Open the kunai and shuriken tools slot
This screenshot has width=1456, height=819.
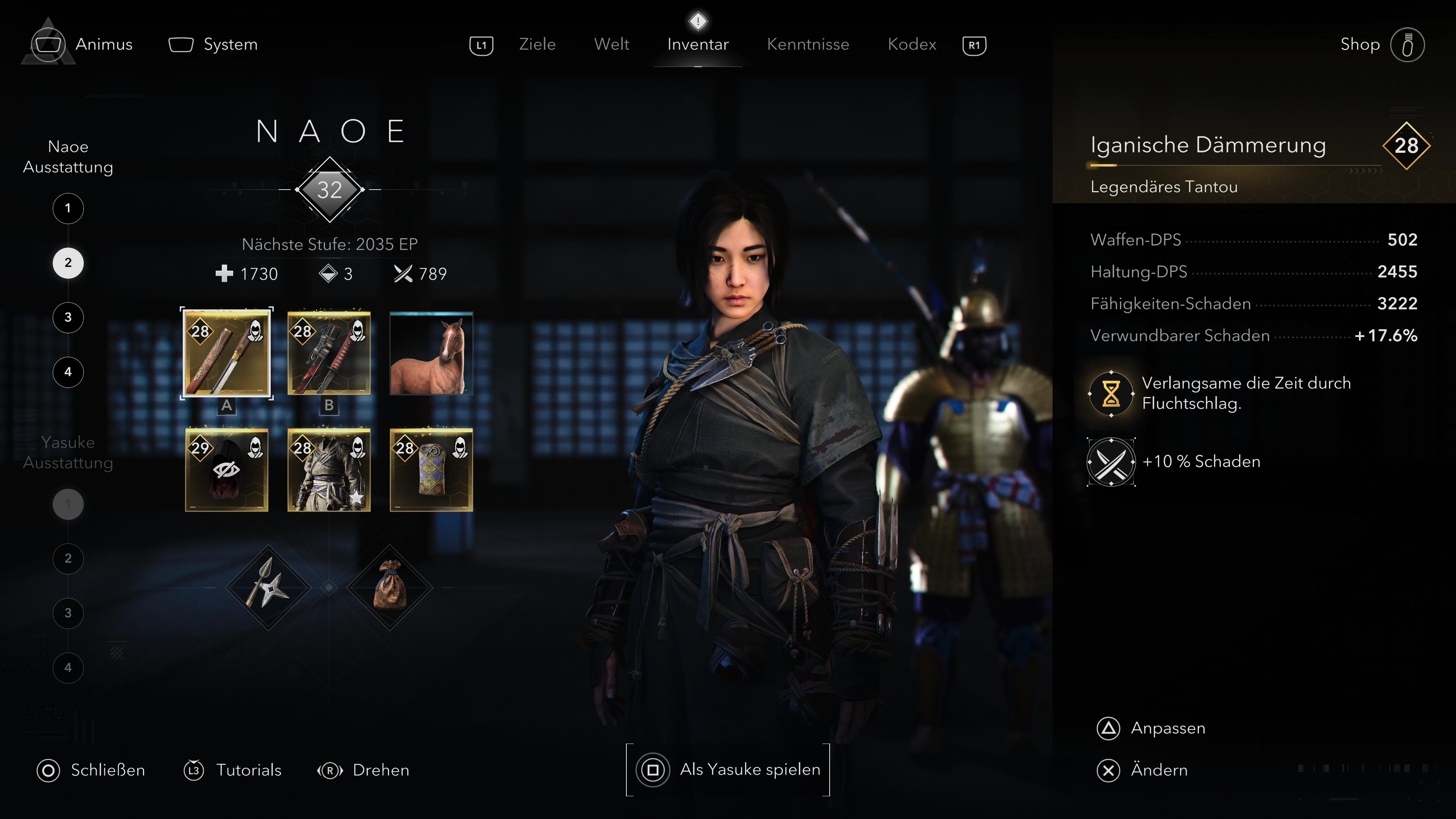(268, 588)
